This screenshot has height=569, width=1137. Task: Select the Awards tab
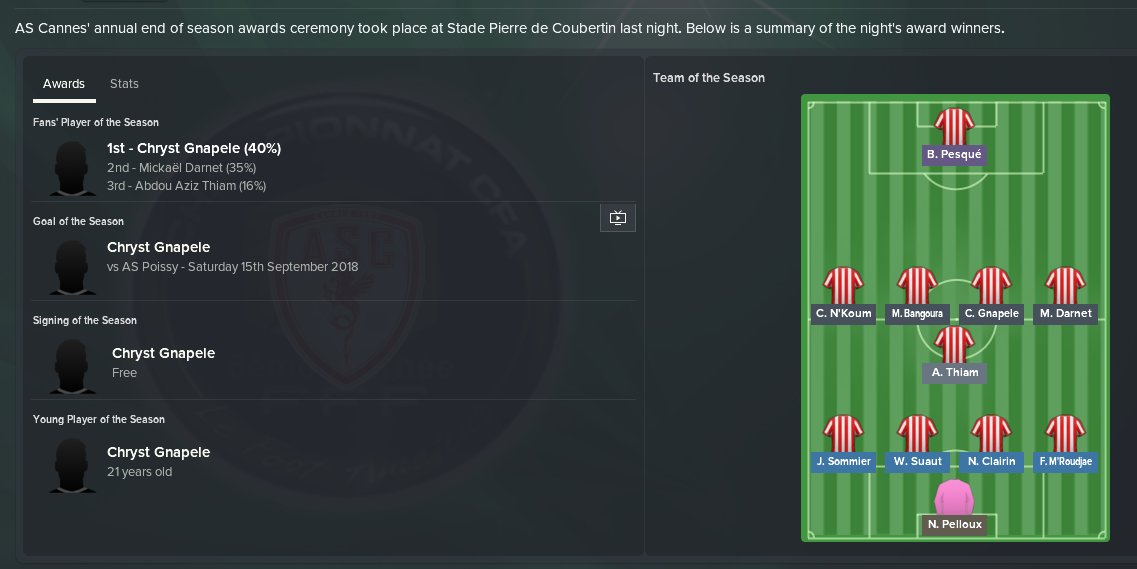tap(64, 84)
